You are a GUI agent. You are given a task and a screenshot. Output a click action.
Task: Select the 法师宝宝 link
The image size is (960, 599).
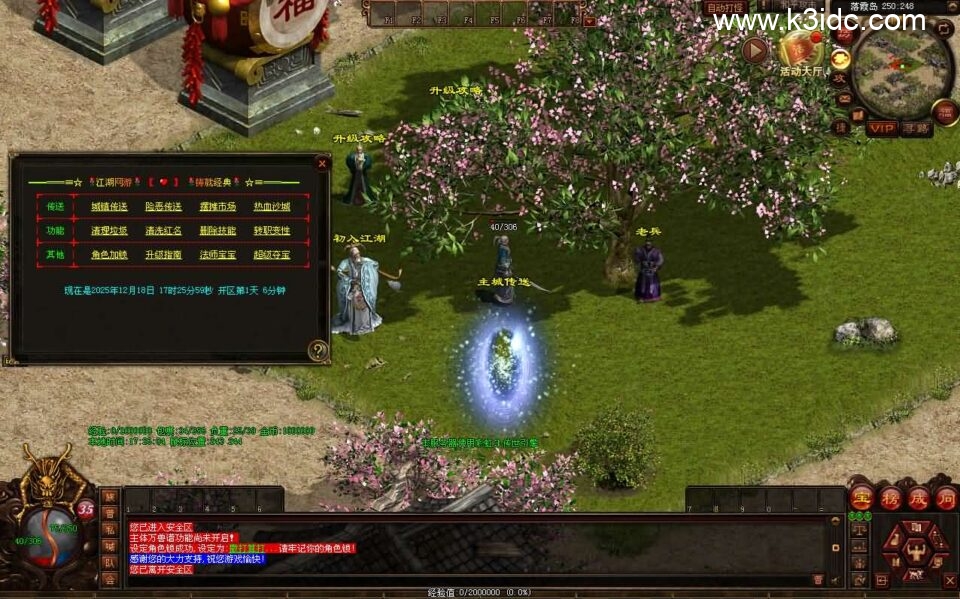pyautogui.click(x=218, y=255)
